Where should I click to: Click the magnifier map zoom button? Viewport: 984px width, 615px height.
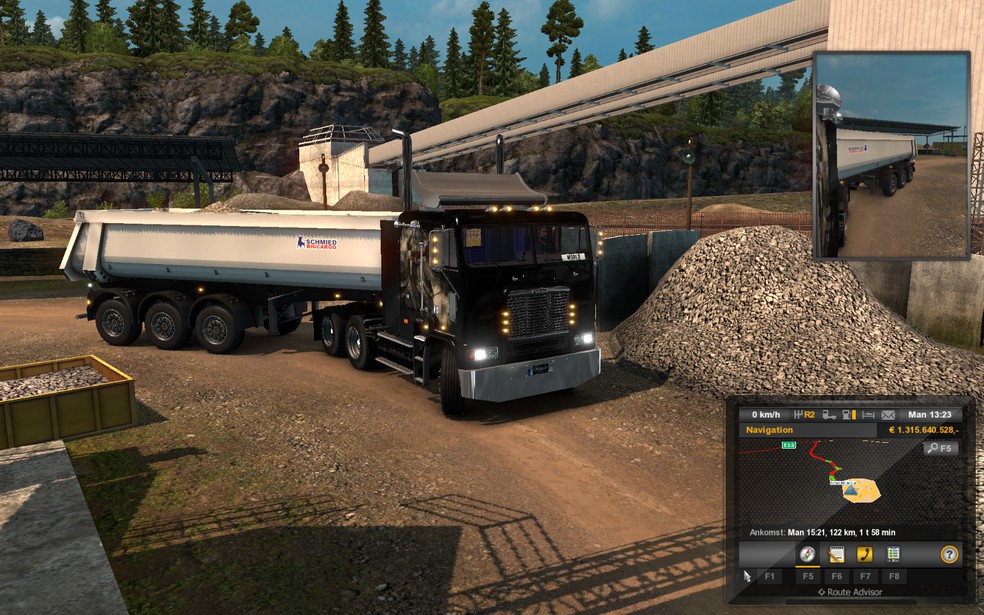[940, 448]
